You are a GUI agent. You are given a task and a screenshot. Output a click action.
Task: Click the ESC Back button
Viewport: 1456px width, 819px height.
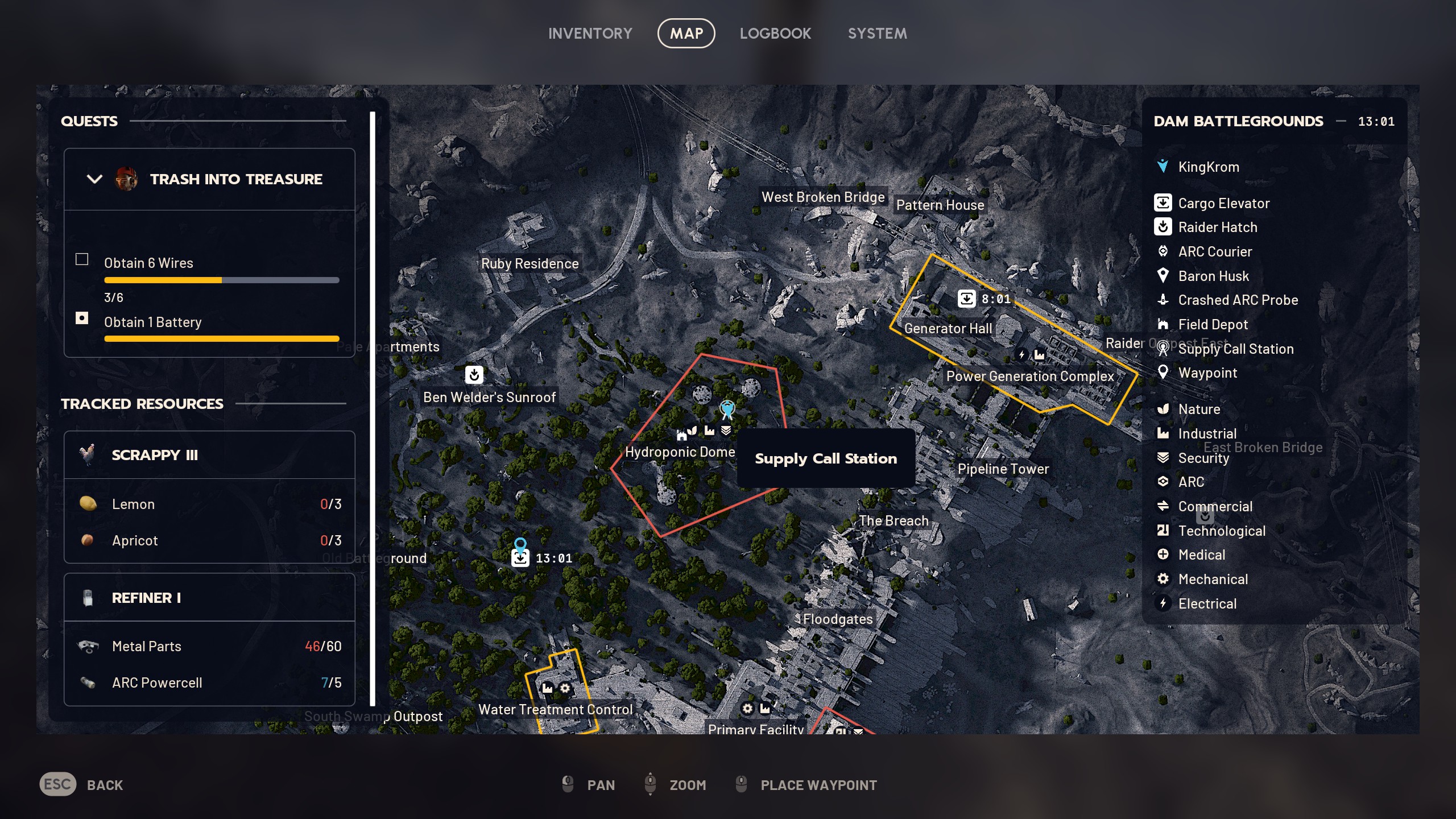tap(57, 785)
